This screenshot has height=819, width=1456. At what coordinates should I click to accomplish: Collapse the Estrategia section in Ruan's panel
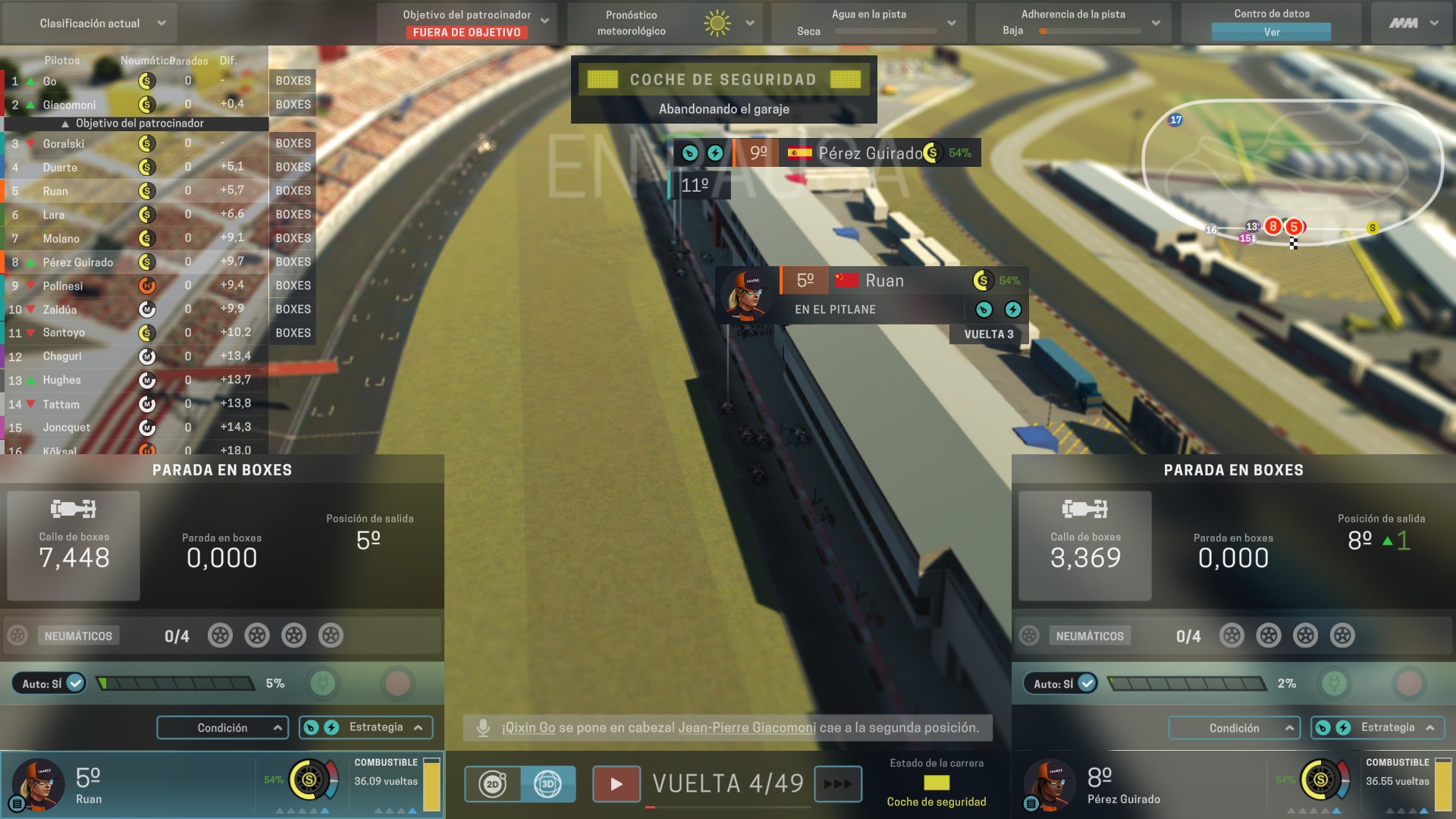pos(419,727)
